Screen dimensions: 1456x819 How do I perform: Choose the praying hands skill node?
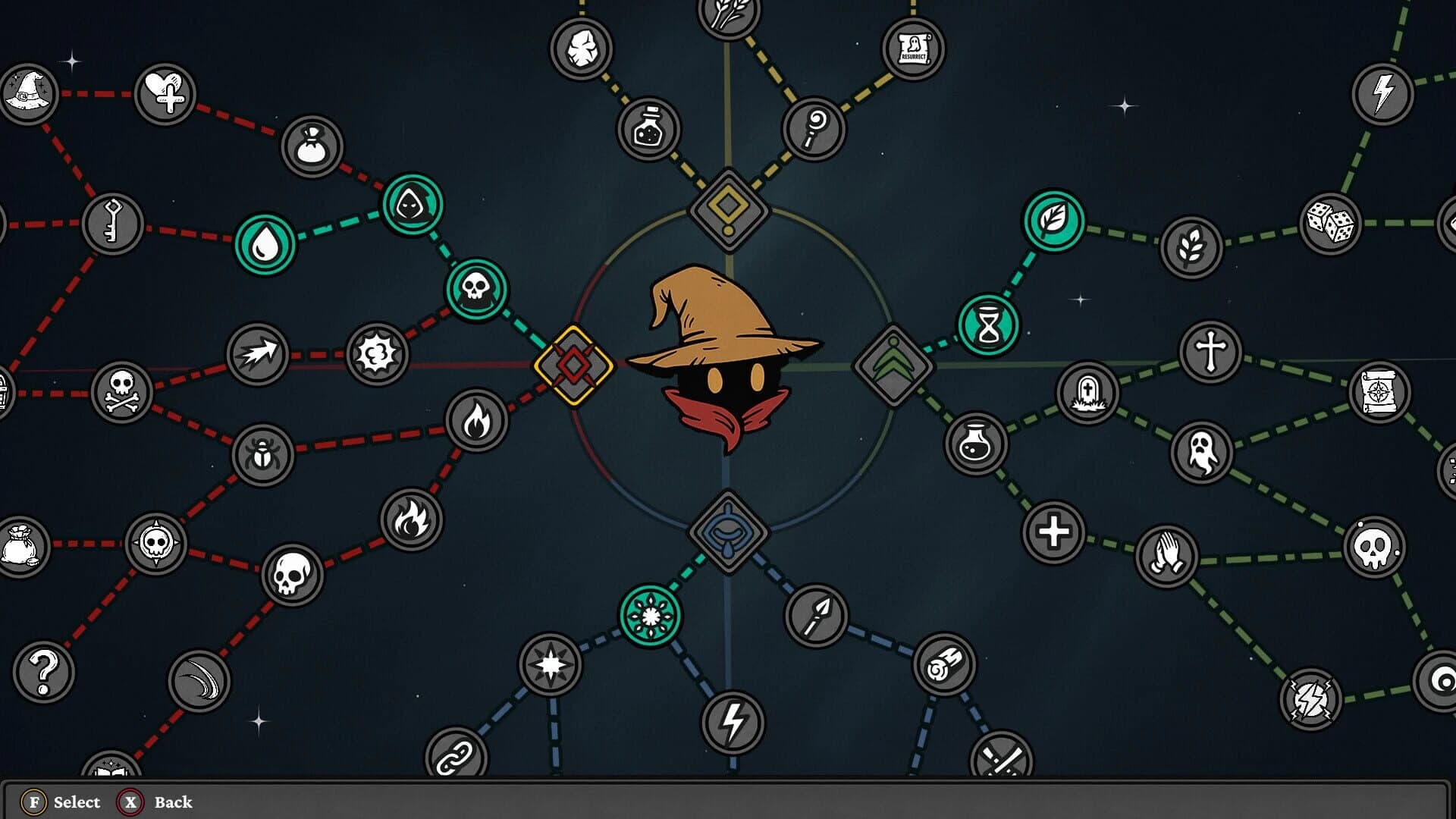(1167, 556)
